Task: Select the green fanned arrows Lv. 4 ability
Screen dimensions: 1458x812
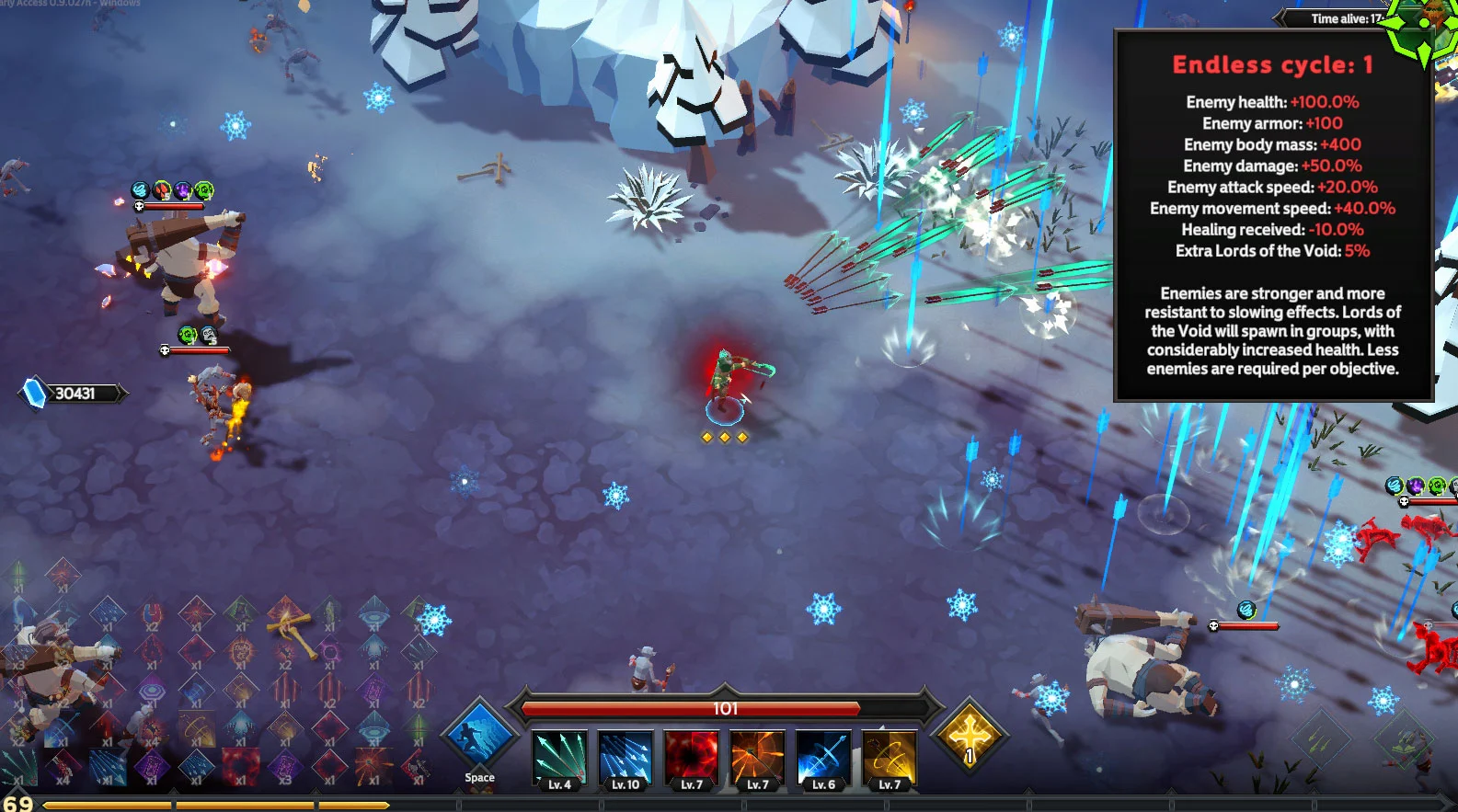Action: point(559,759)
